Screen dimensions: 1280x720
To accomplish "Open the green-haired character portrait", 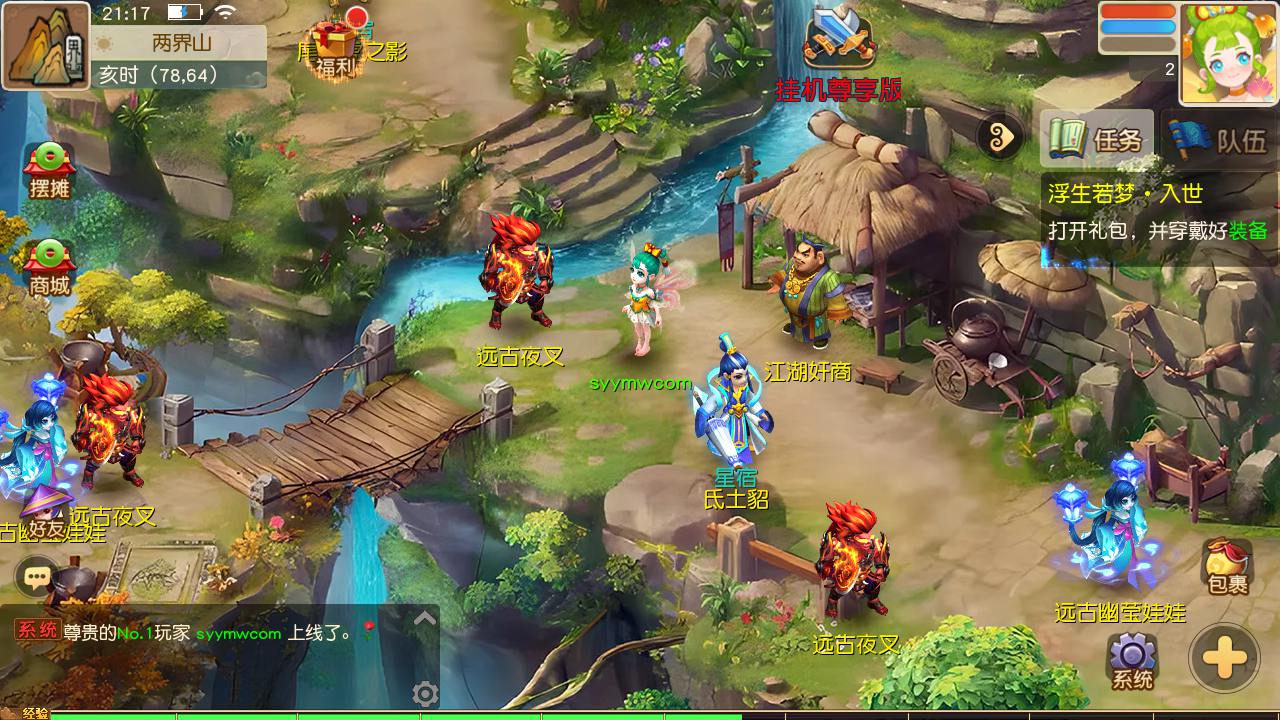I will [x=1228, y=53].
